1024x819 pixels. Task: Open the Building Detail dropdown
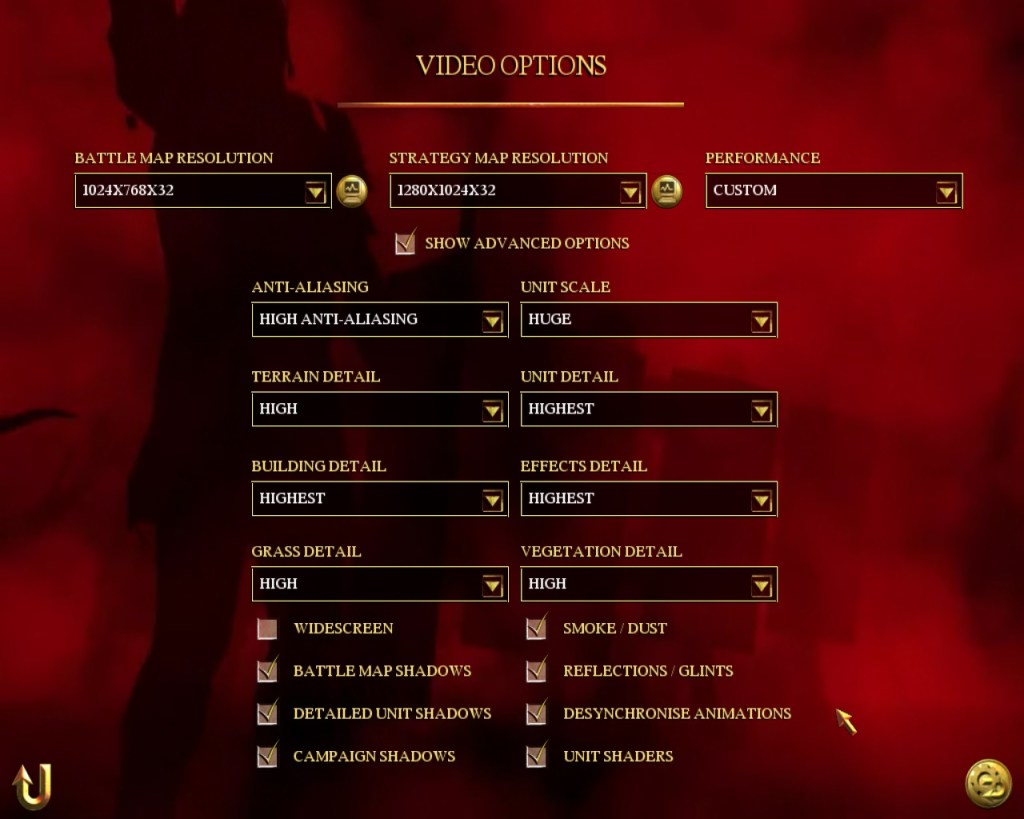click(x=492, y=499)
